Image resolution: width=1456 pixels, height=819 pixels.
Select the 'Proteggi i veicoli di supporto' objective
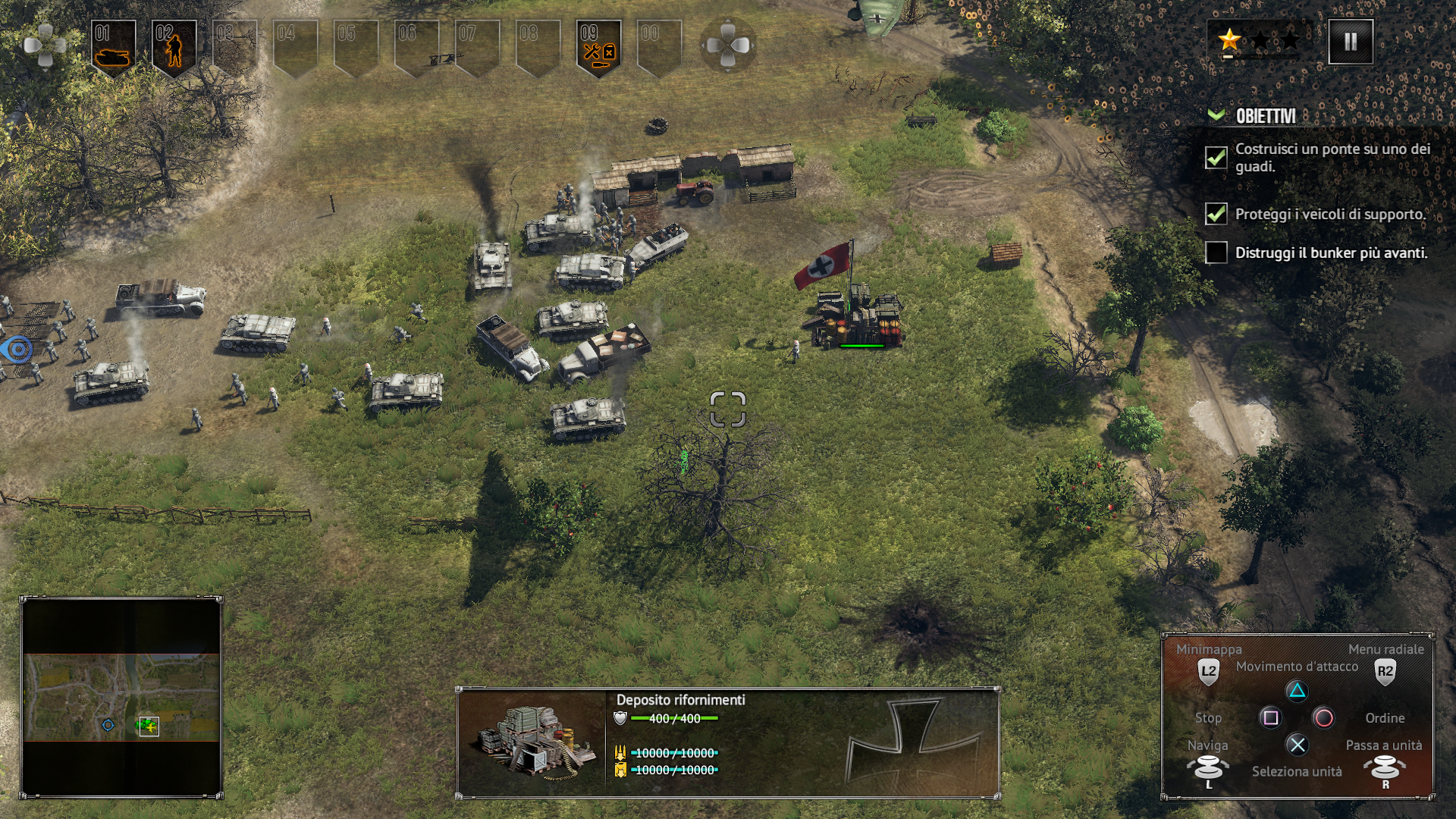(x=1330, y=215)
